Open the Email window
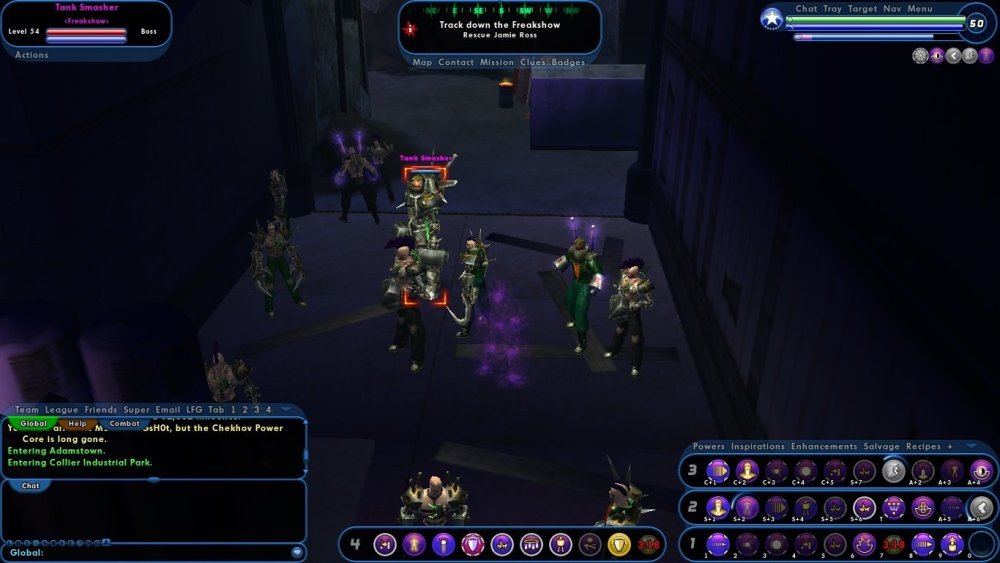 pyautogui.click(x=168, y=410)
